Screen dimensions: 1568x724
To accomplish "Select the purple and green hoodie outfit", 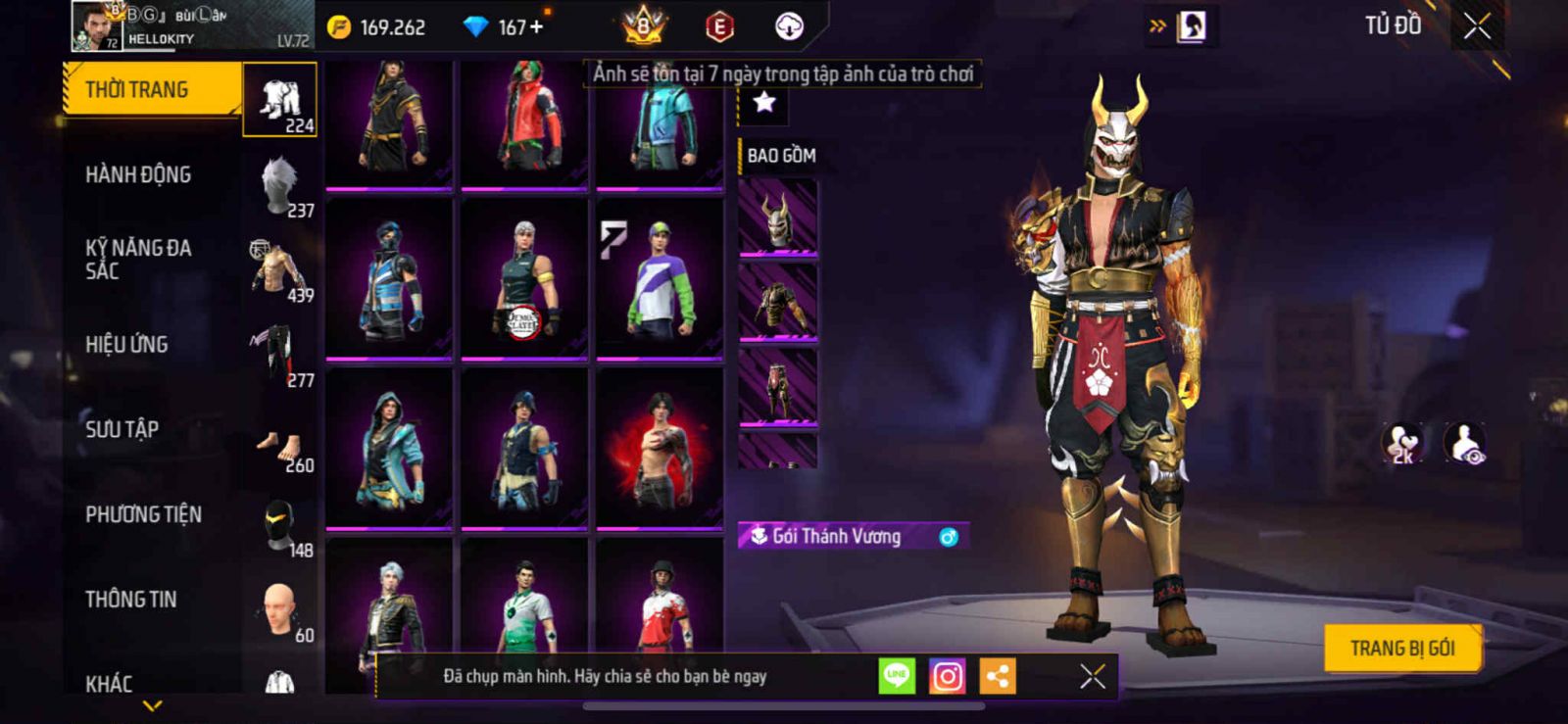I will pos(660,278).
